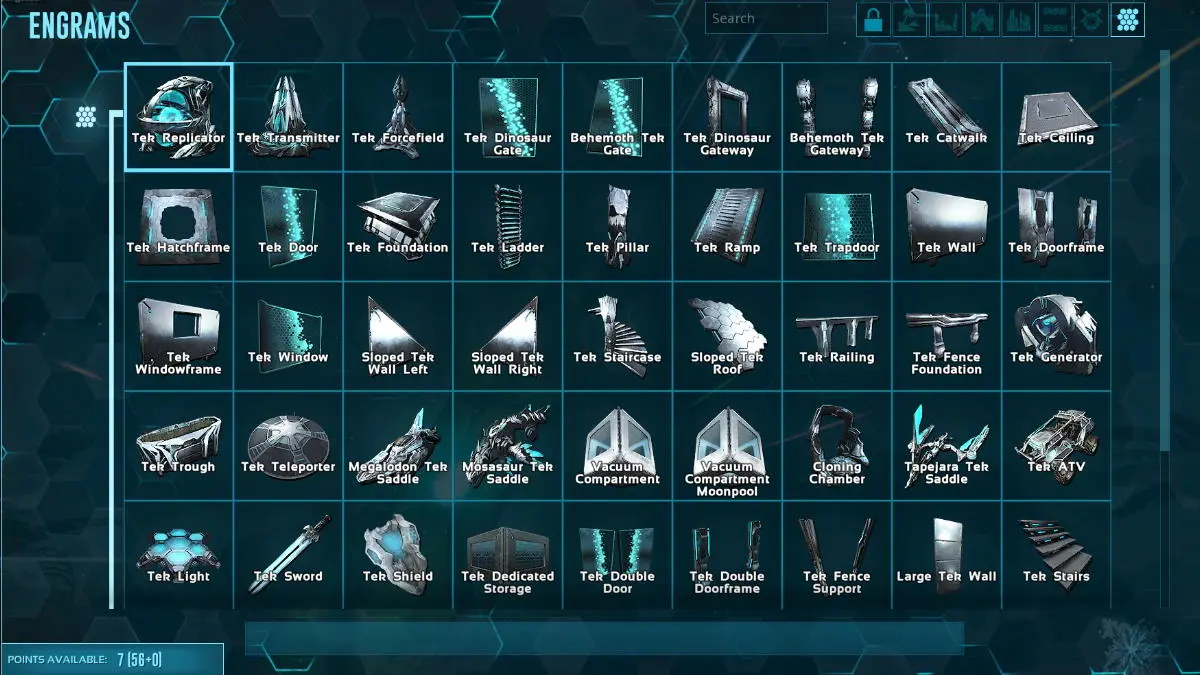Pick the Cloning Chamber engram

coord(837,446)
